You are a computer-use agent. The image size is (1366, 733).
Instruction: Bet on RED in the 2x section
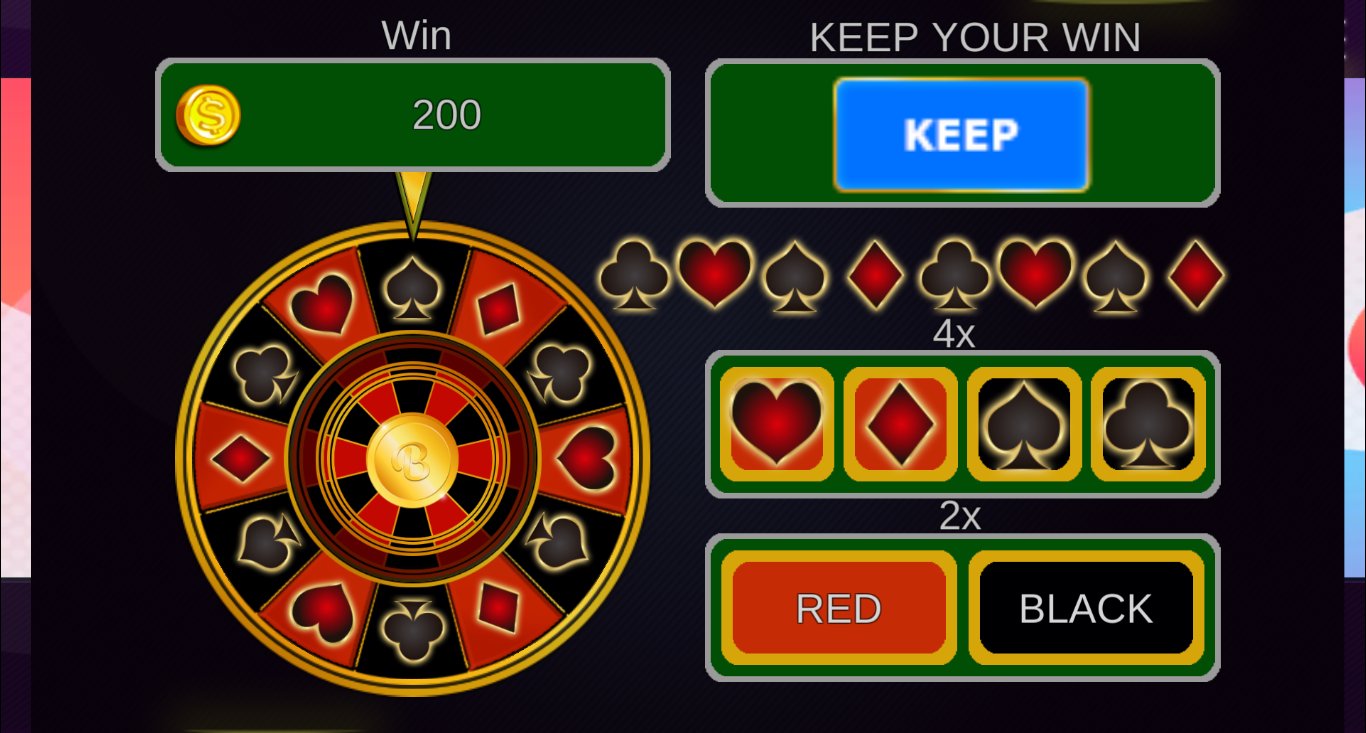pos(839,607)
